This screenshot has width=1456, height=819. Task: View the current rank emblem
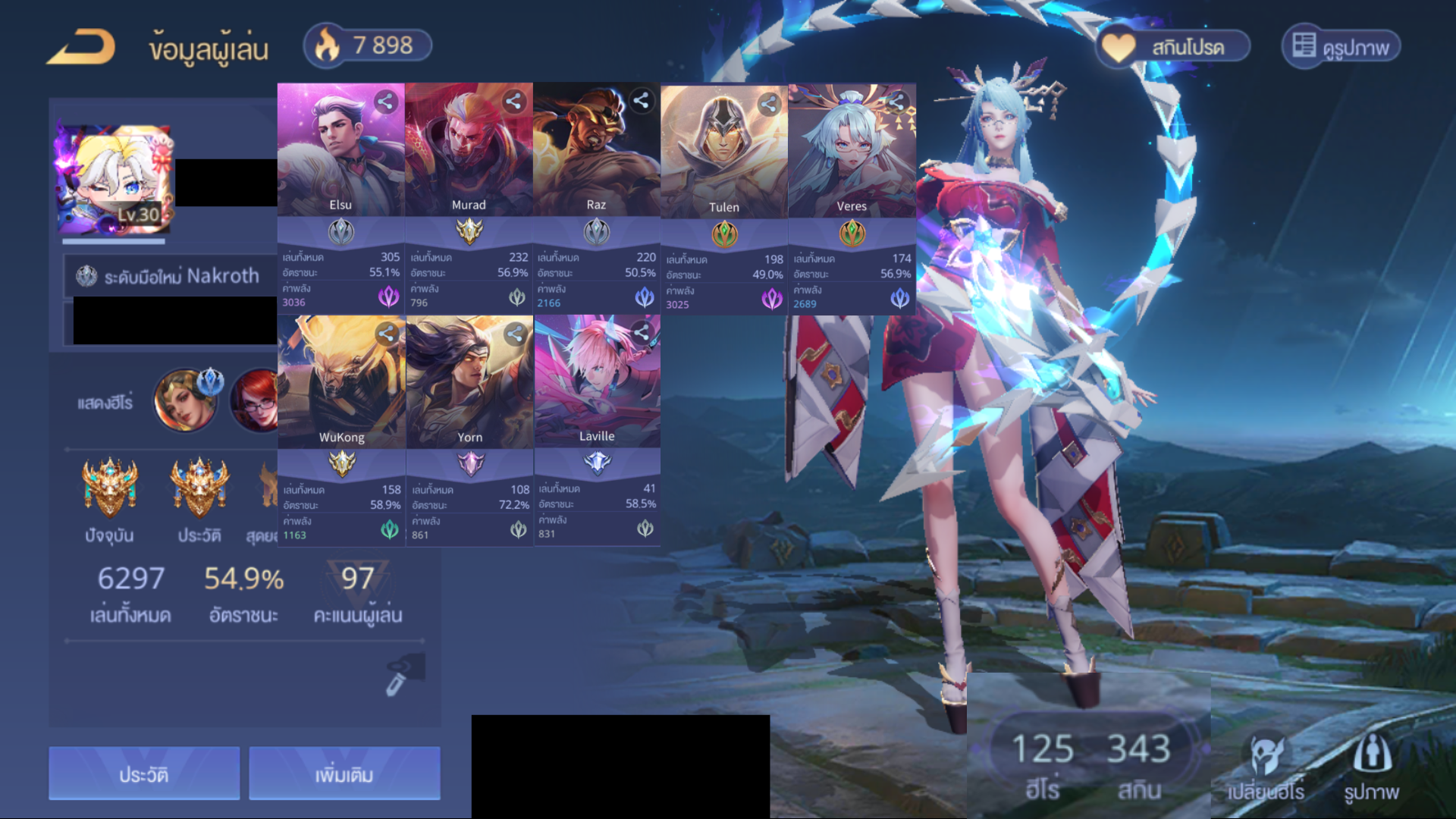(110, 488)
